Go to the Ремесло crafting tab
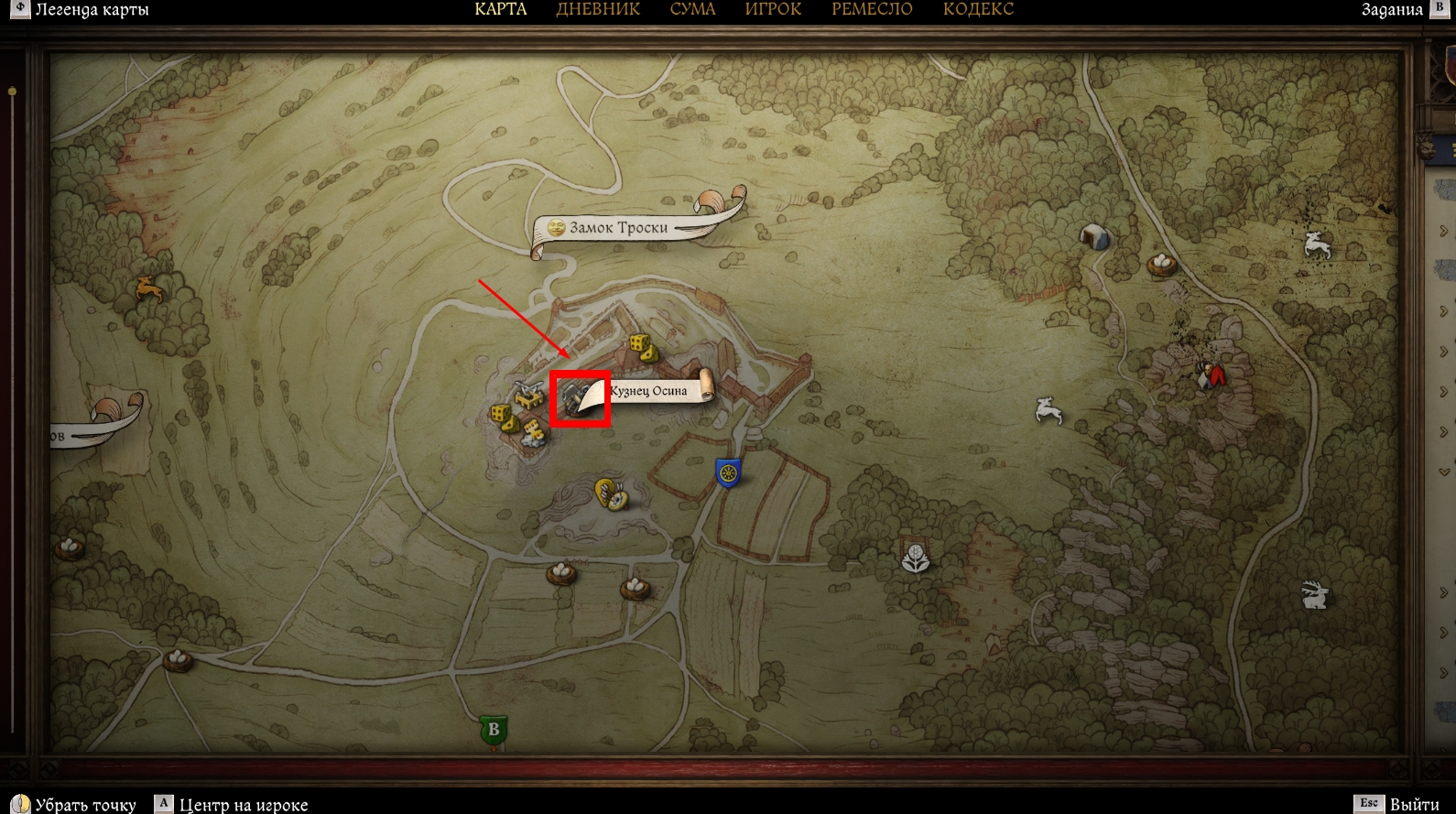 pos(872,10)
